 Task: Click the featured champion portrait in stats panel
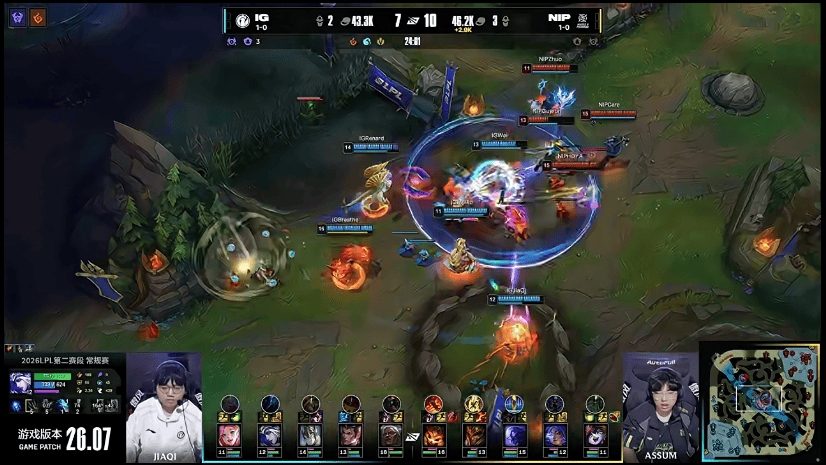(x=20, y=382)
